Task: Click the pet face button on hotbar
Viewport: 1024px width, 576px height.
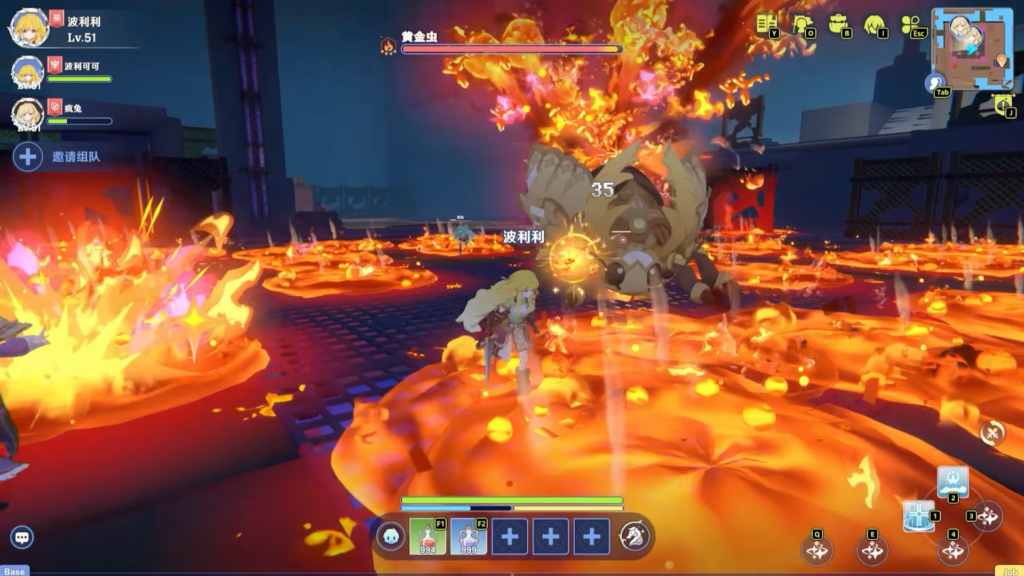Action: 390,537
